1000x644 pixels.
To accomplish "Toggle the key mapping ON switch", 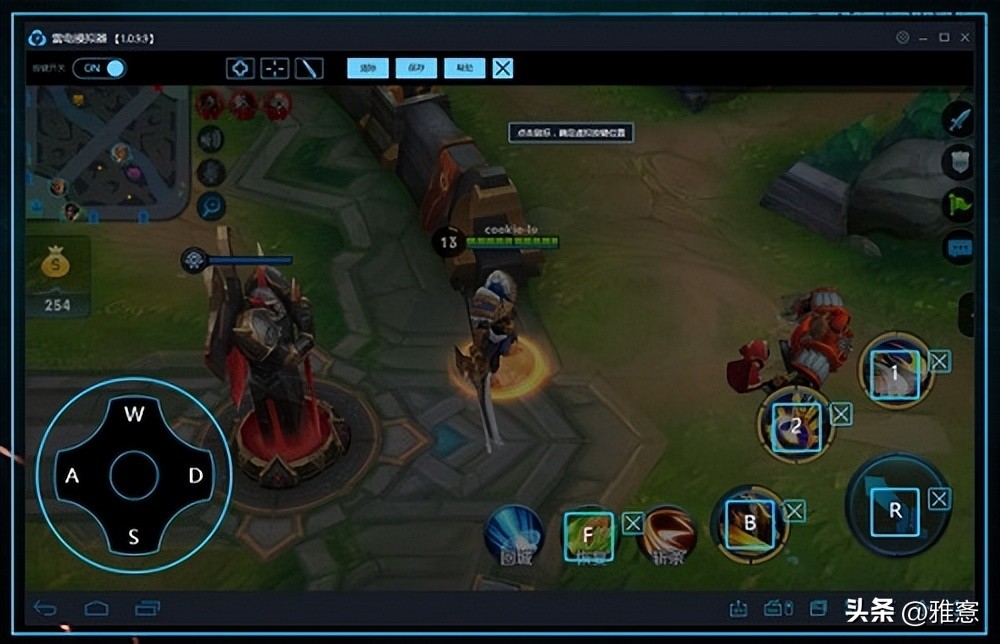I will [104, 68].
